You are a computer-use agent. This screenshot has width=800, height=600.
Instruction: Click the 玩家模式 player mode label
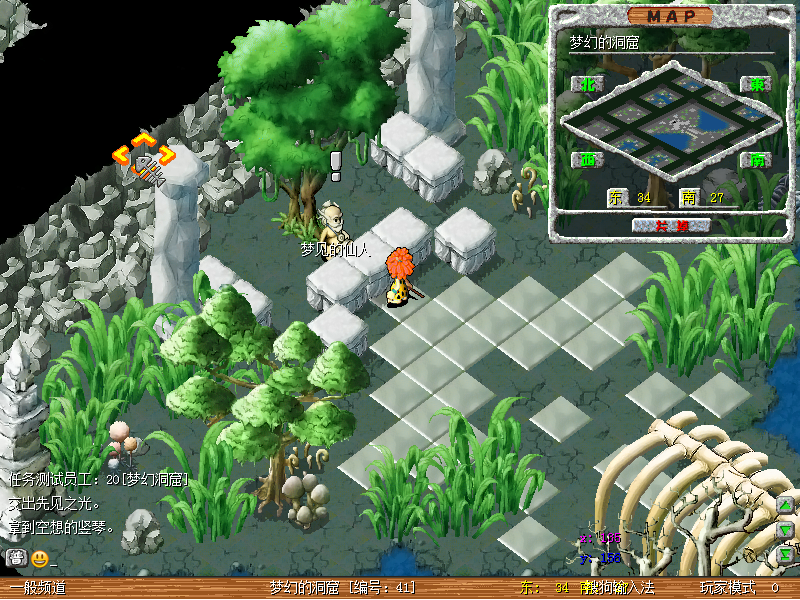[727, 588]
